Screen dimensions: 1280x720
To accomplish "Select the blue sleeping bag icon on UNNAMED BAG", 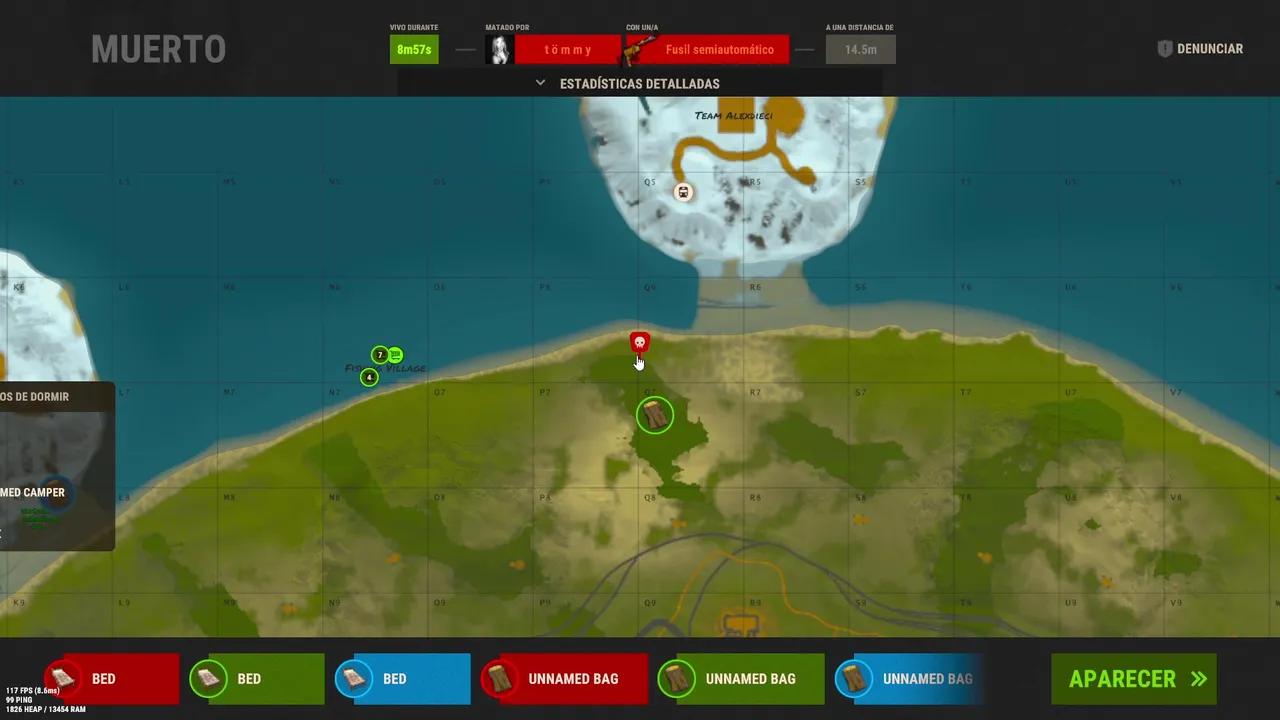I will coord(853,679).
